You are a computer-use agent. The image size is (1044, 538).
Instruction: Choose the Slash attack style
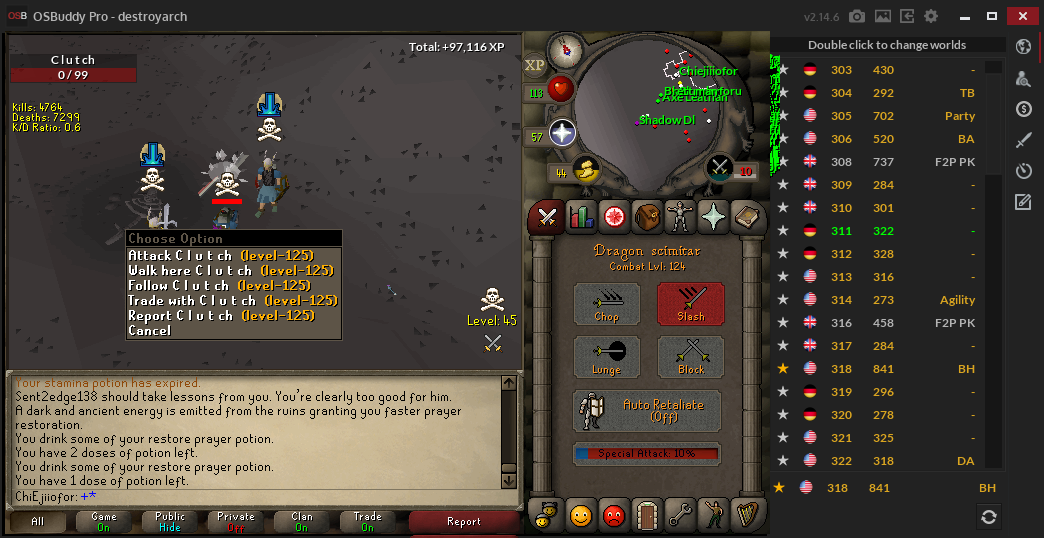690,304
